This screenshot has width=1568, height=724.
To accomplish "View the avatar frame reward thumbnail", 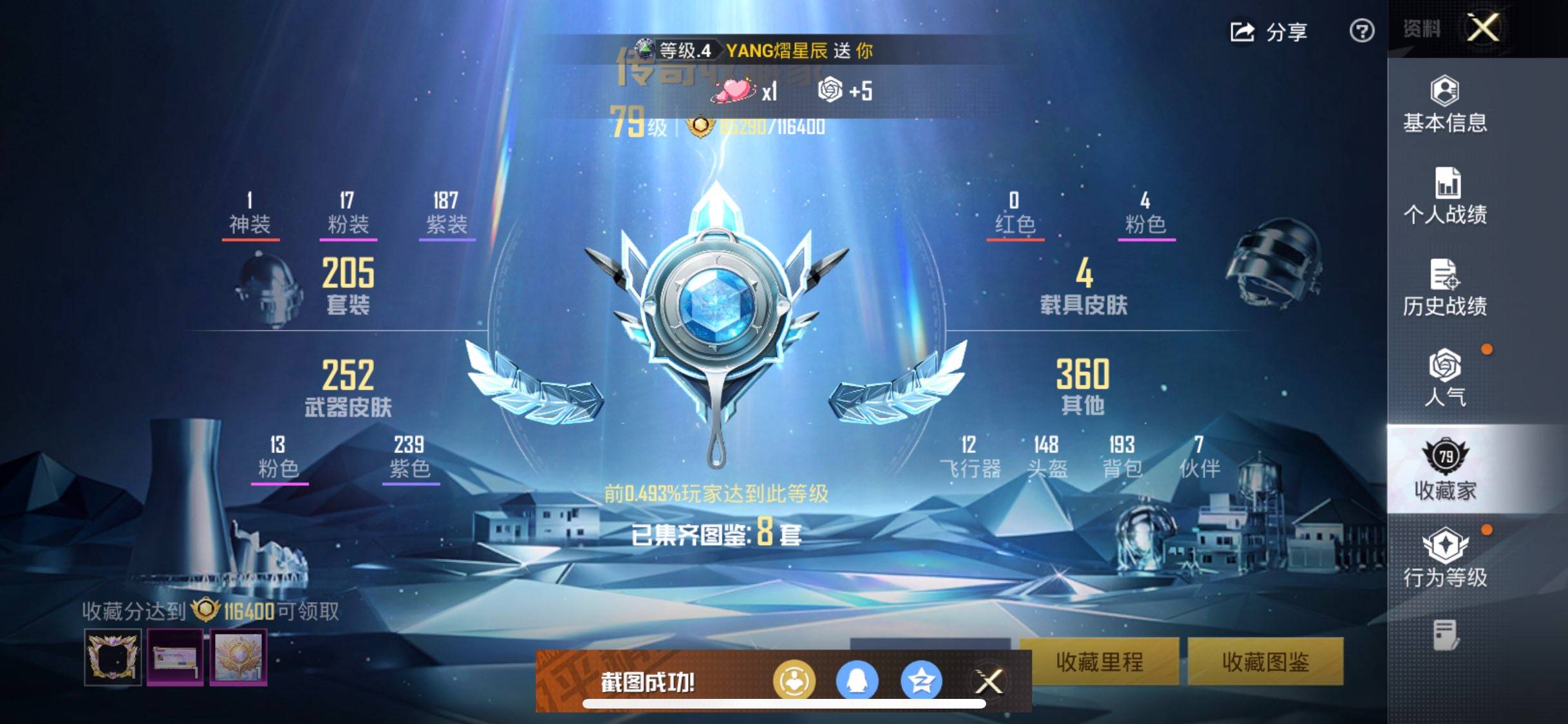I will (x=113, y=657).
